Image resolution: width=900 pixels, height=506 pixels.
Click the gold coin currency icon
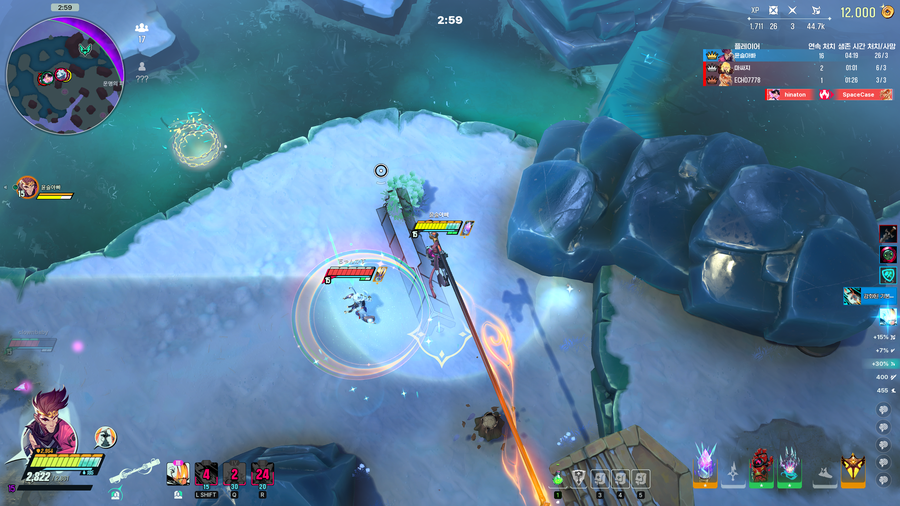pos(886,12)
